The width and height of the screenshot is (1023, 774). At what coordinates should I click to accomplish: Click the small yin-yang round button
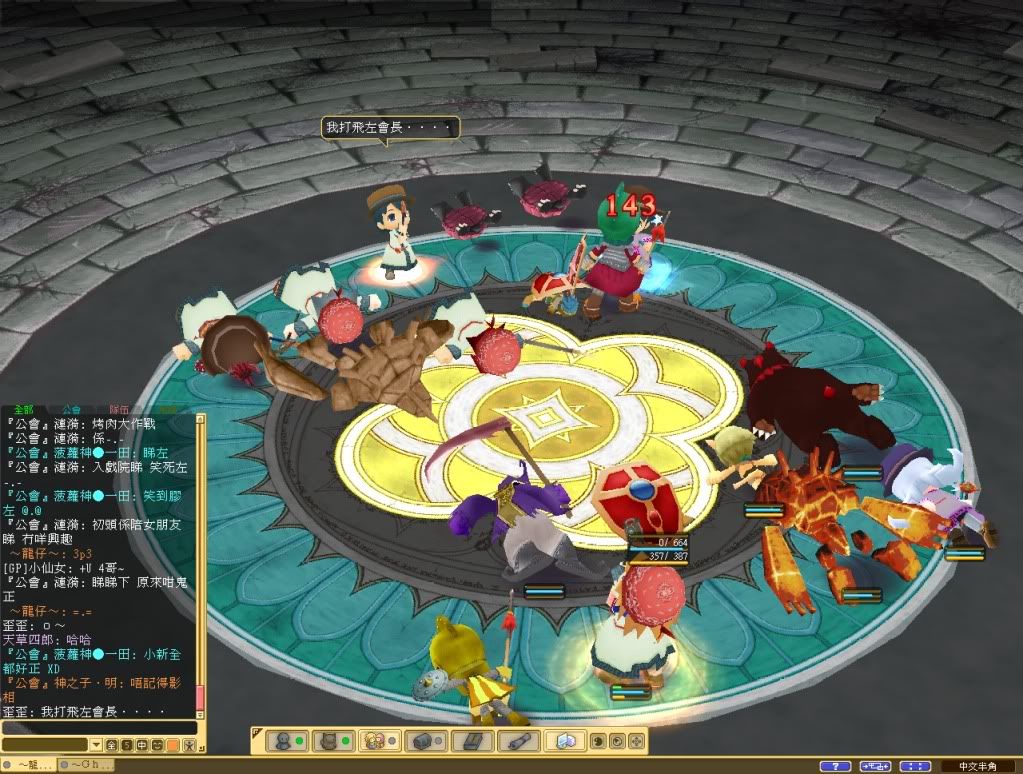pos(598,741)
